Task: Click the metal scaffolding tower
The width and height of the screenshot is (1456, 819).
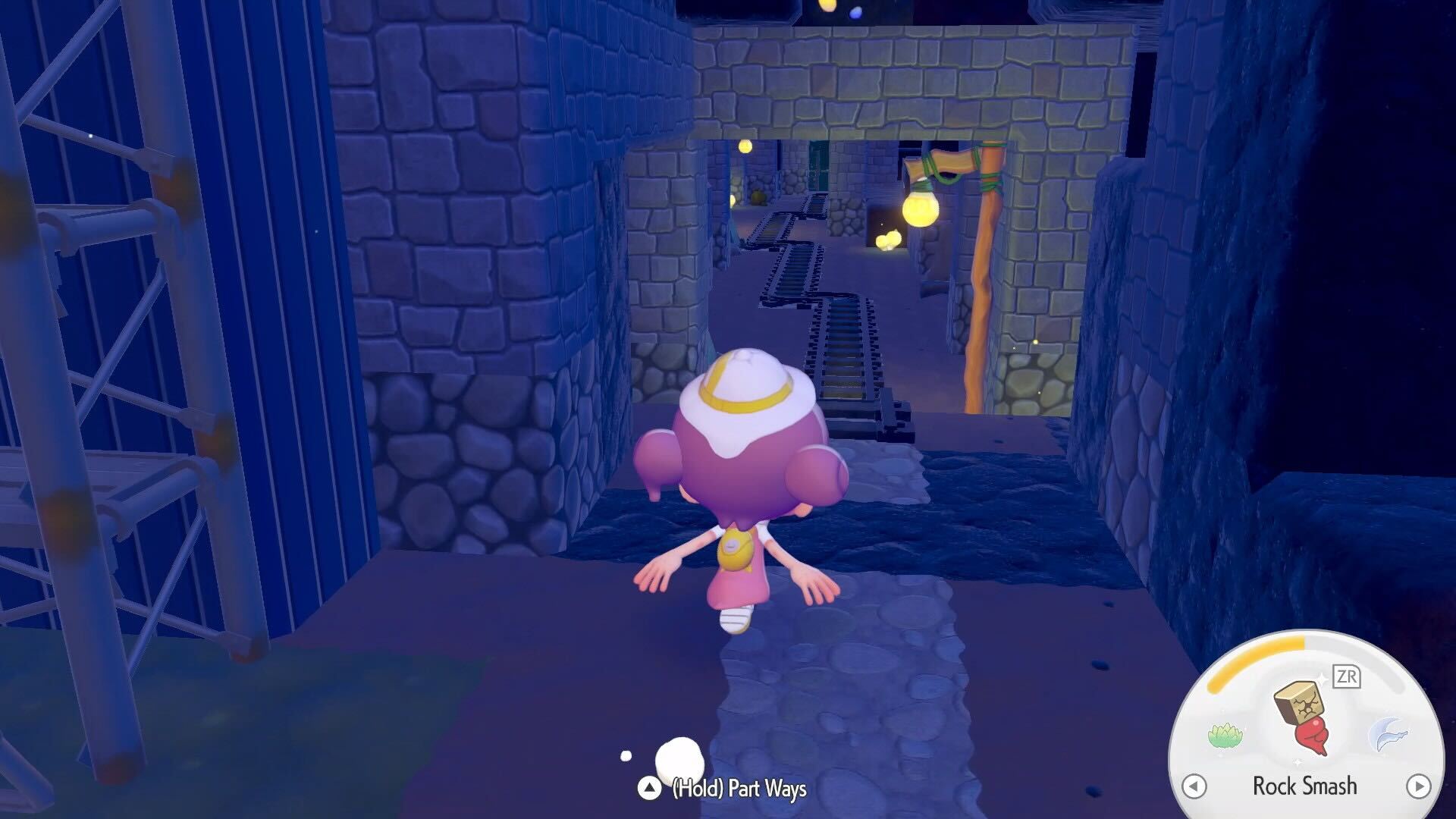Action: (x=114, y=341)
